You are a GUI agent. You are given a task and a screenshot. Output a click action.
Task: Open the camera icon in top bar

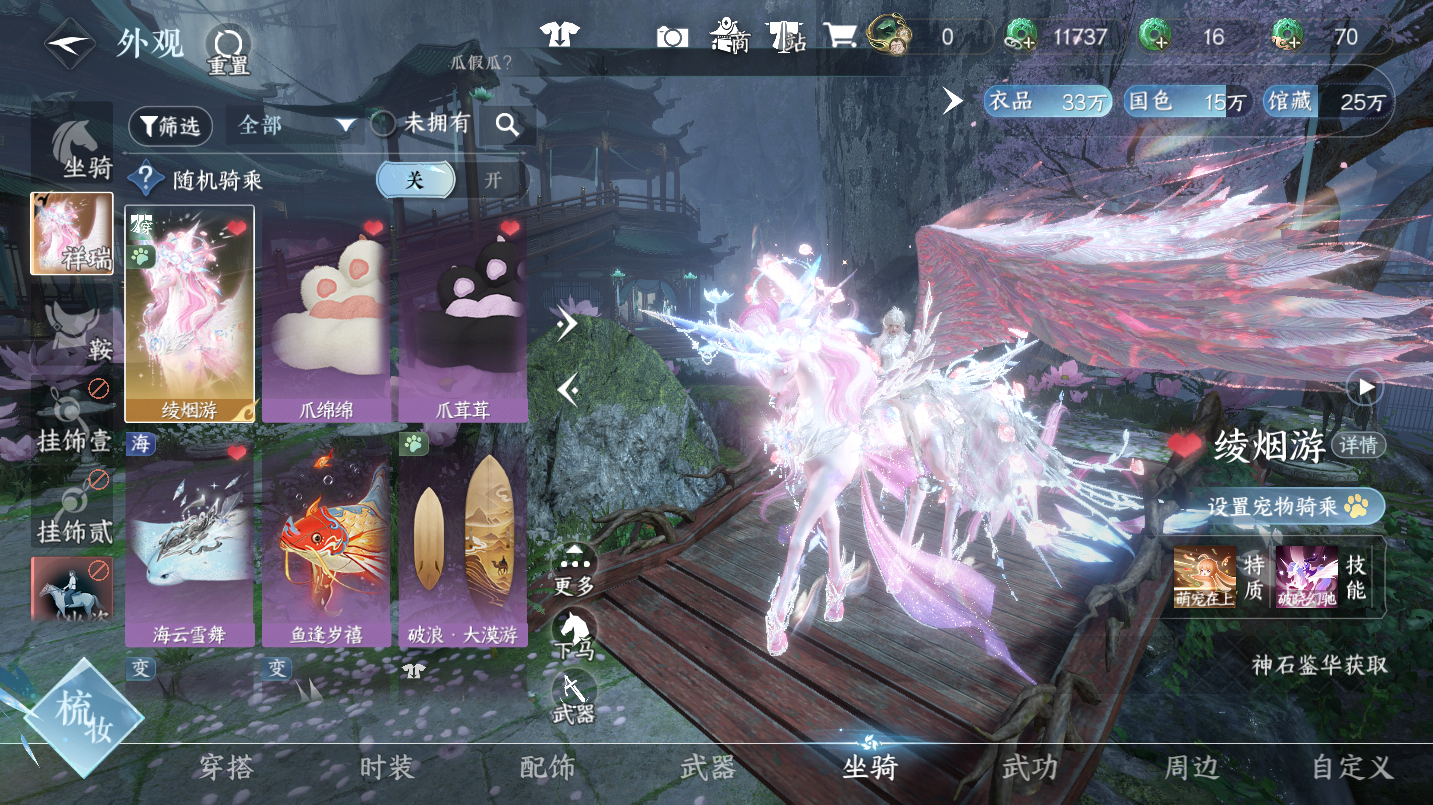[672, 38]
